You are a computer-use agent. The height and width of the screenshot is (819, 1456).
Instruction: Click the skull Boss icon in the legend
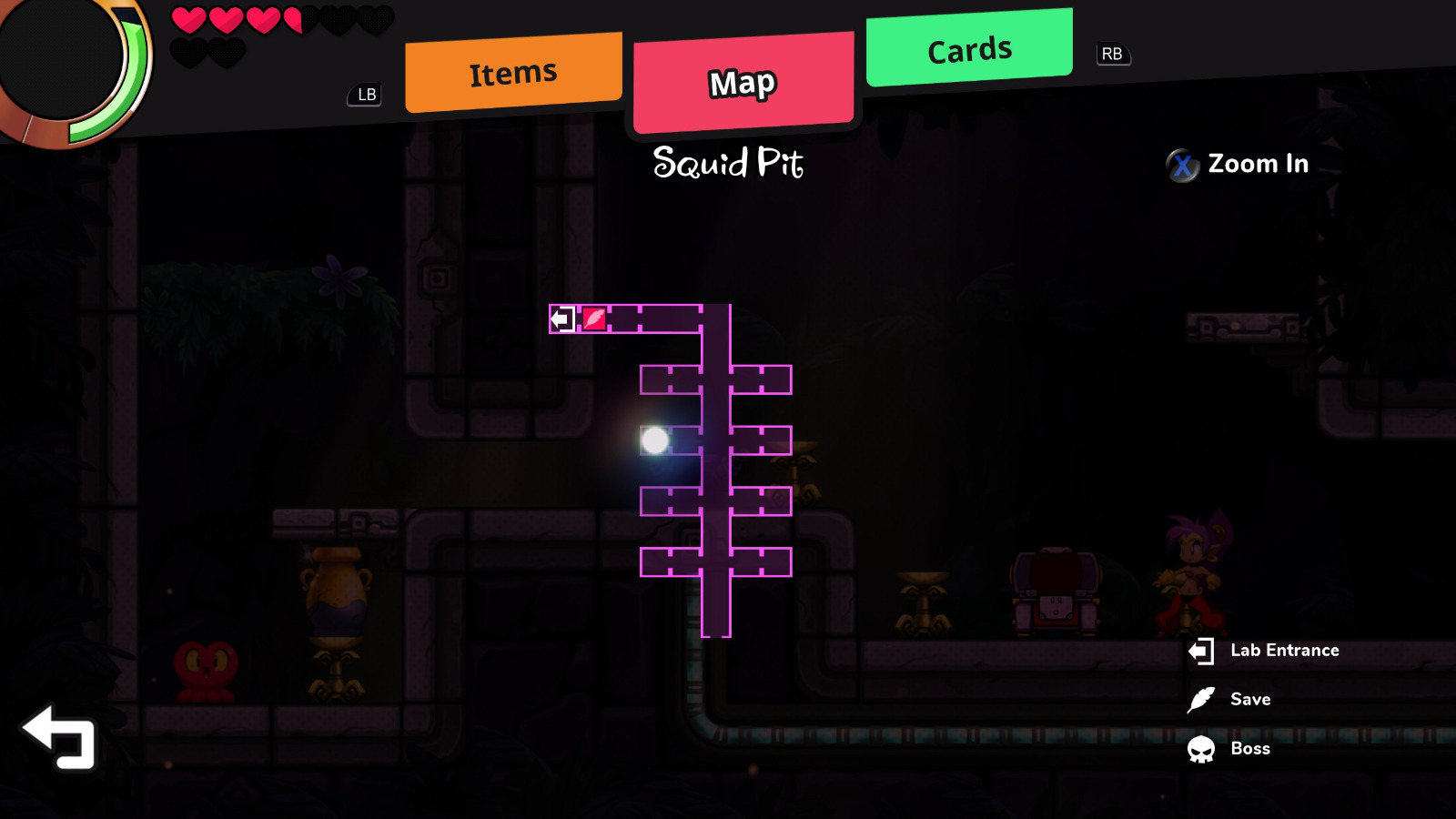(x=1204, y=748)
